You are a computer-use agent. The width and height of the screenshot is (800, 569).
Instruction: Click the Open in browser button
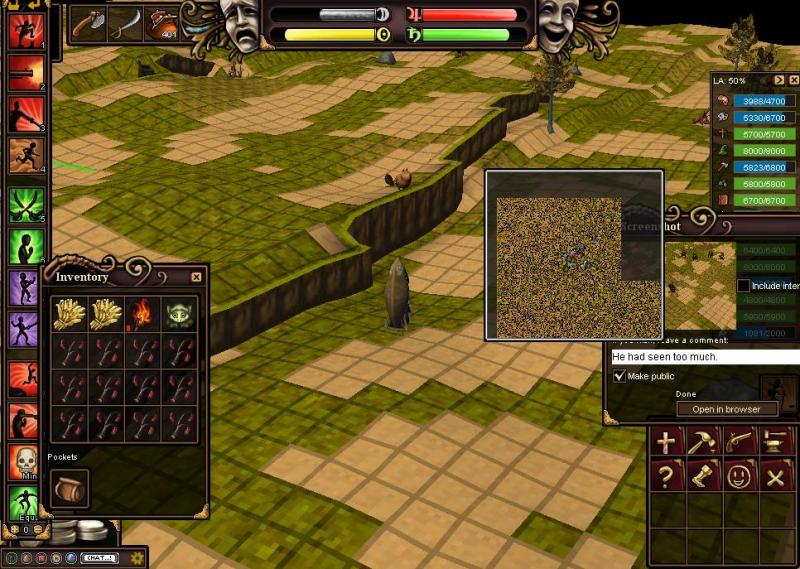(x=727, y=409)
